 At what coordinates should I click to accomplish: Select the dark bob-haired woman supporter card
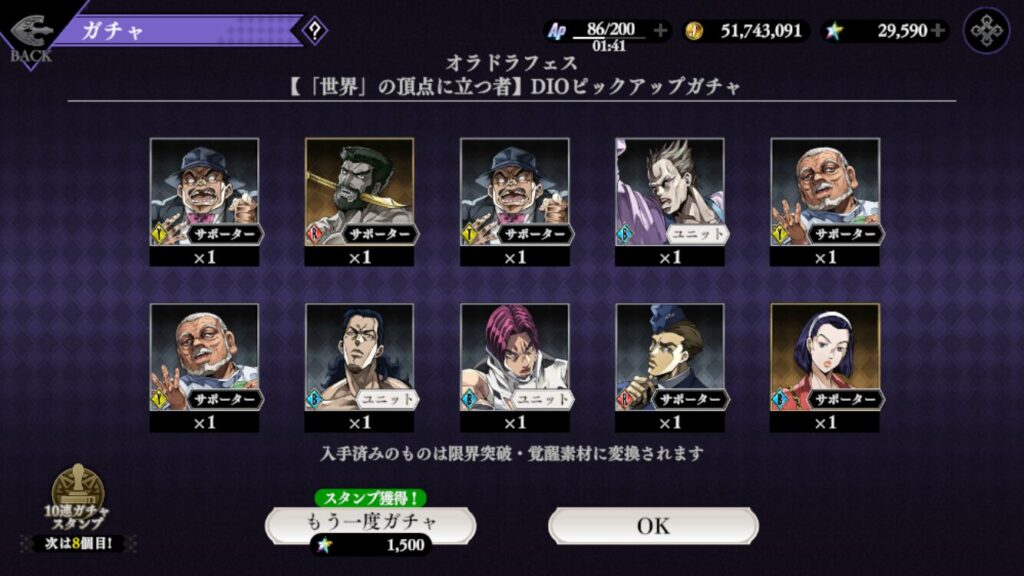click(824, 358)
